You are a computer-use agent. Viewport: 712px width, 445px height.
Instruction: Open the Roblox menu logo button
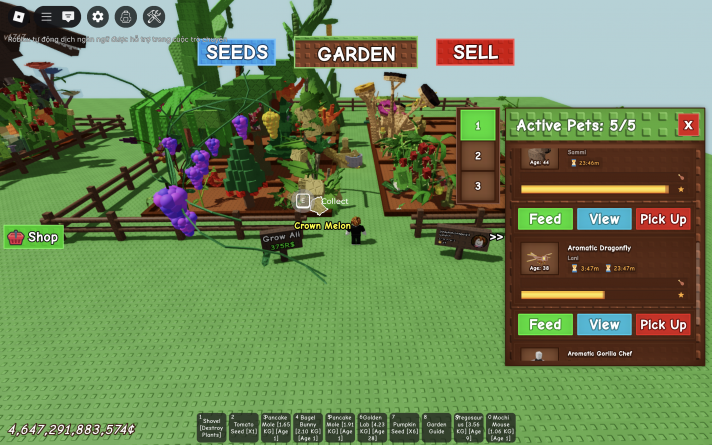17,16
